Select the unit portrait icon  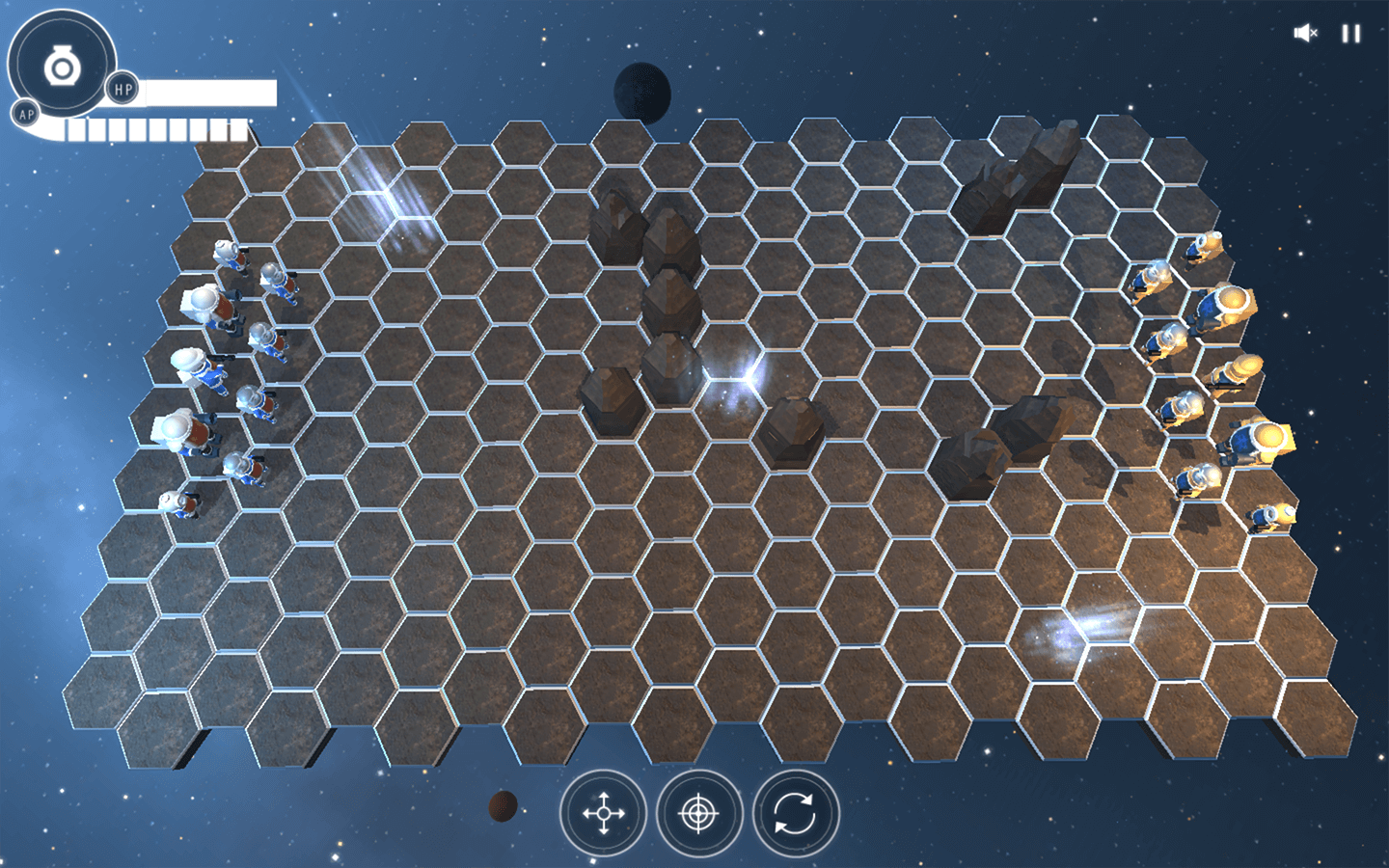tap(62, 67)
